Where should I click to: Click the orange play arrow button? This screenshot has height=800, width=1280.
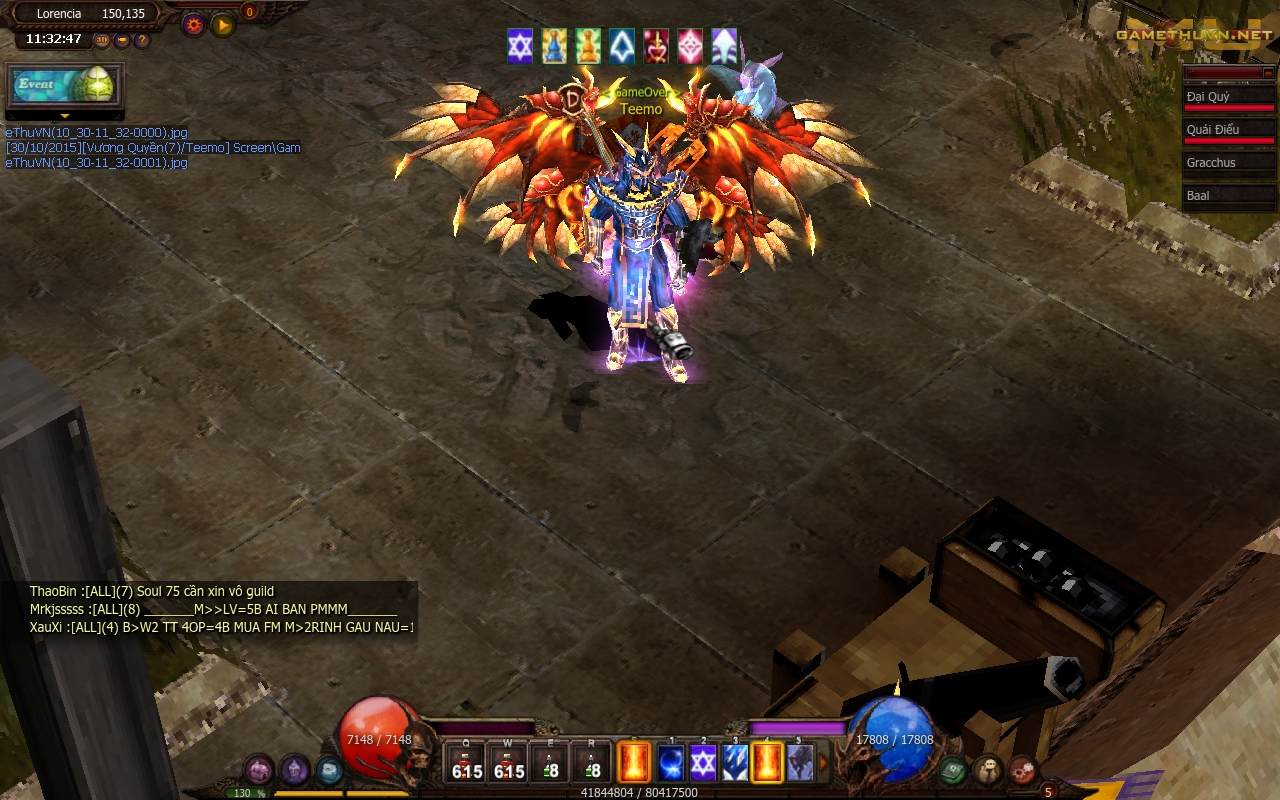[x=223, y=25]
